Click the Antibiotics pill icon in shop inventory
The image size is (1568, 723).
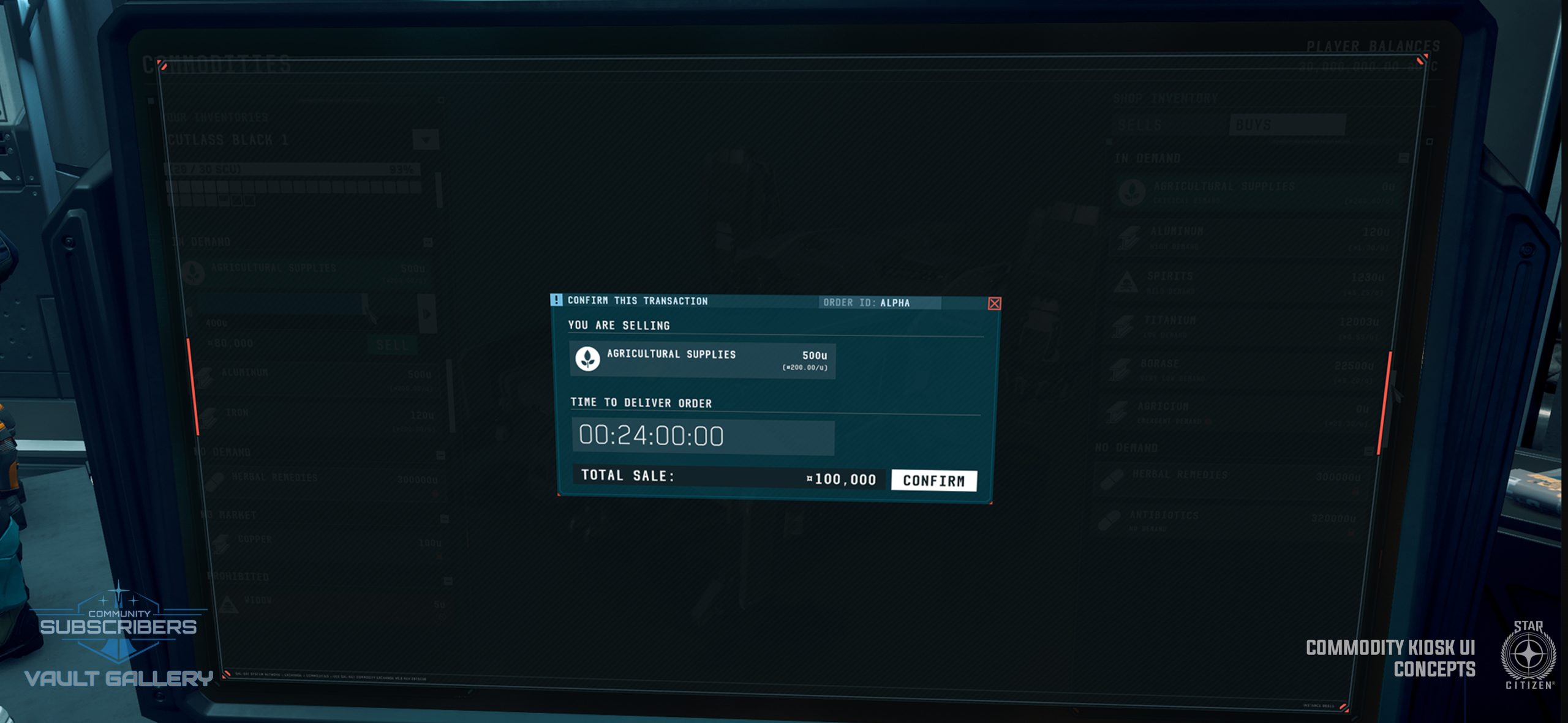pos(1110,520)
